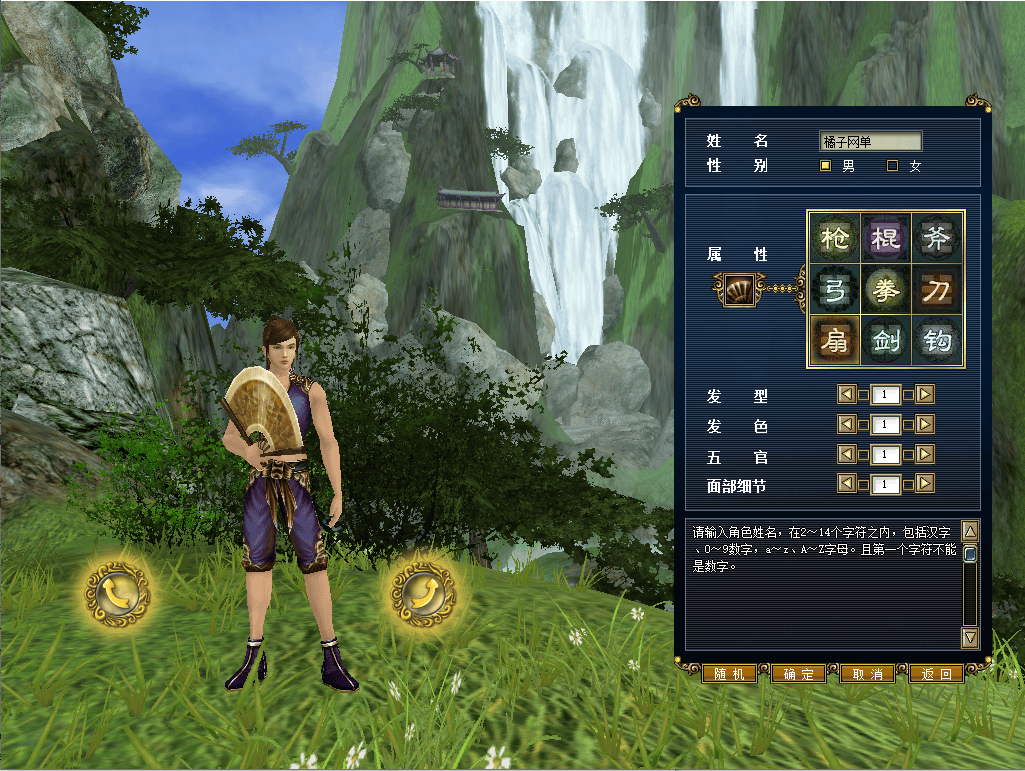Viewport: 1025px width, 771px height.
Task: Select the male (男) gender option
Action: click(x=826, y=166)
